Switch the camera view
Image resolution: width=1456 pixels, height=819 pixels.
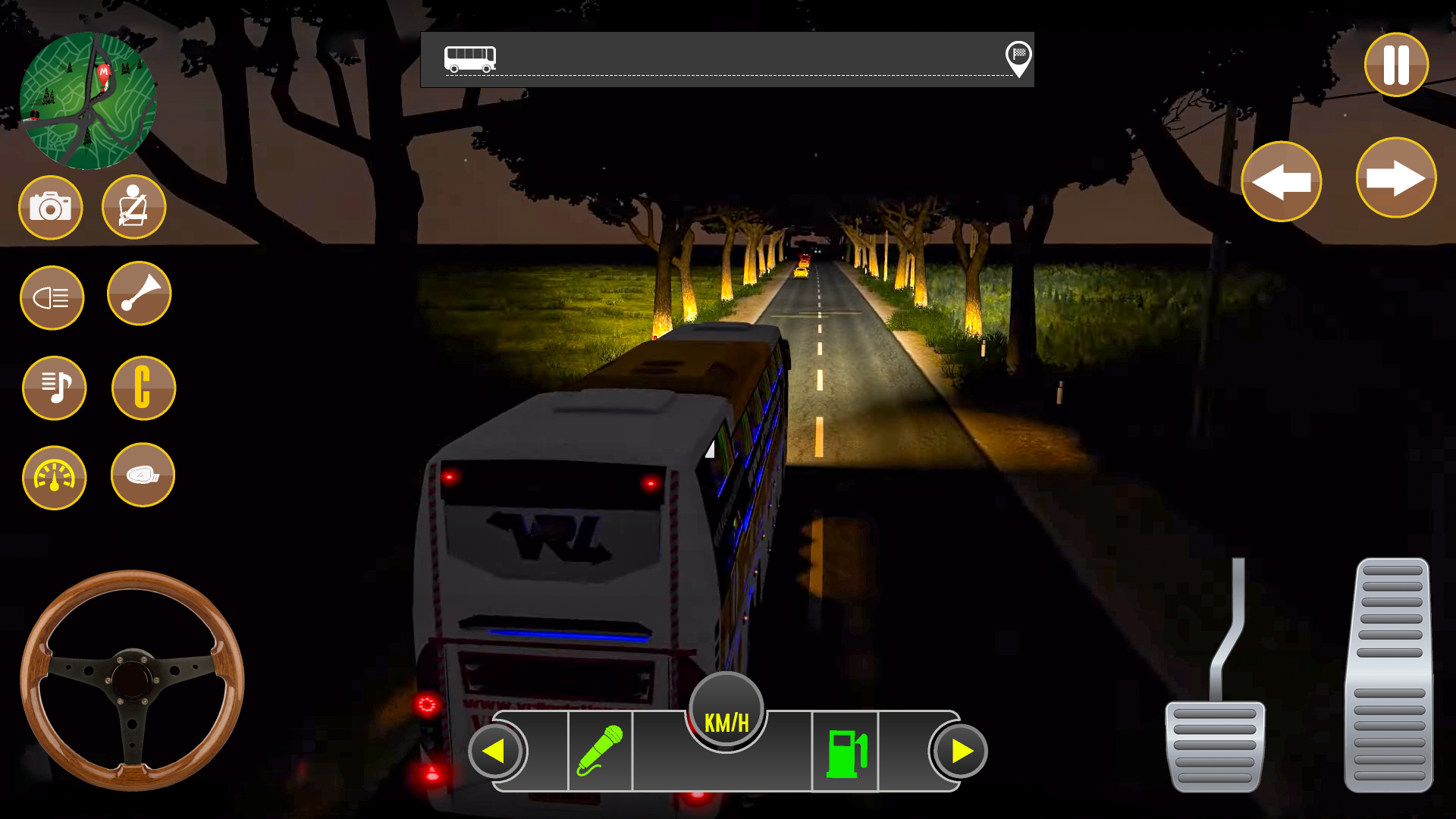point(143,388)
